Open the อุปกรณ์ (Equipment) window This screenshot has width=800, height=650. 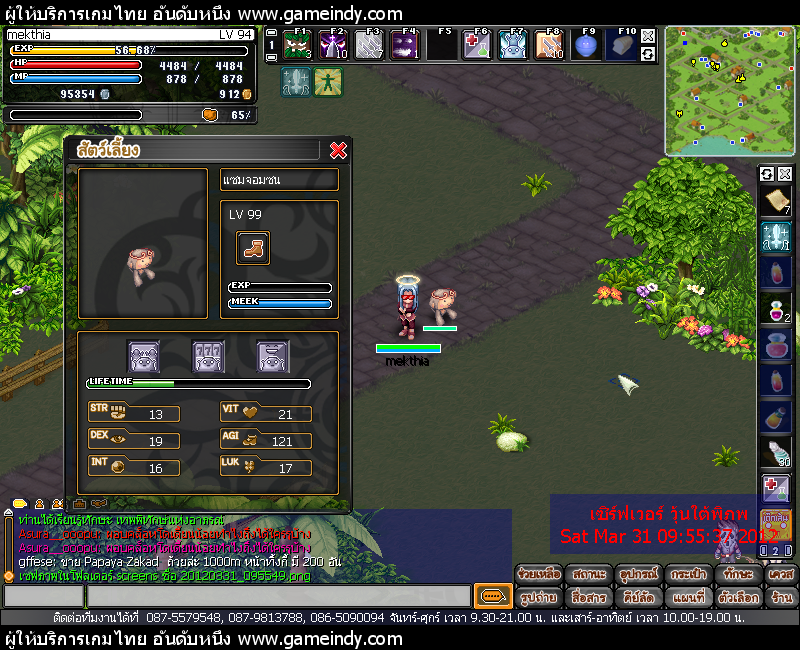(639, 575)
